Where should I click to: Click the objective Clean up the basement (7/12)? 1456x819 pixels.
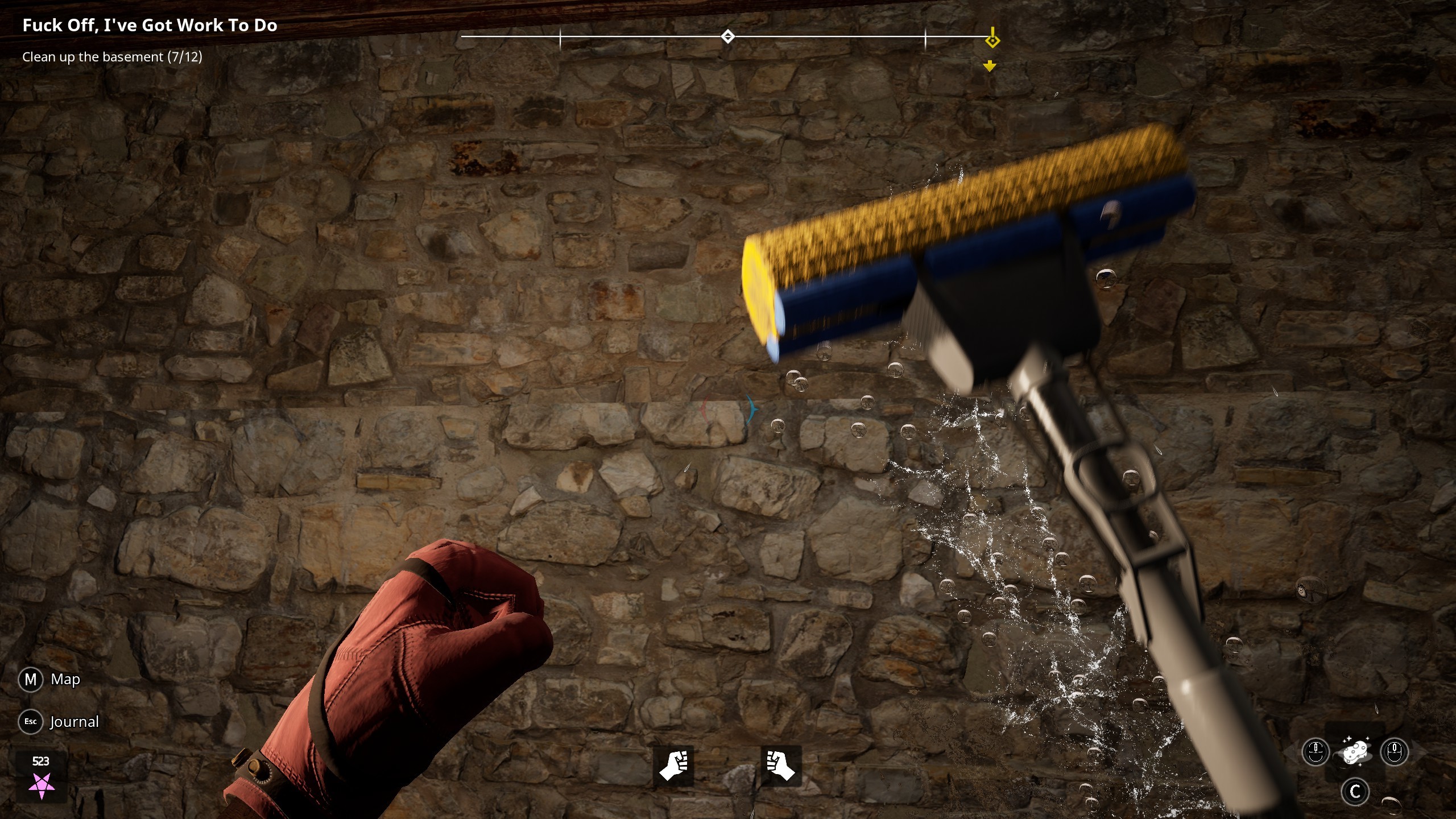[x=111, y=56]
